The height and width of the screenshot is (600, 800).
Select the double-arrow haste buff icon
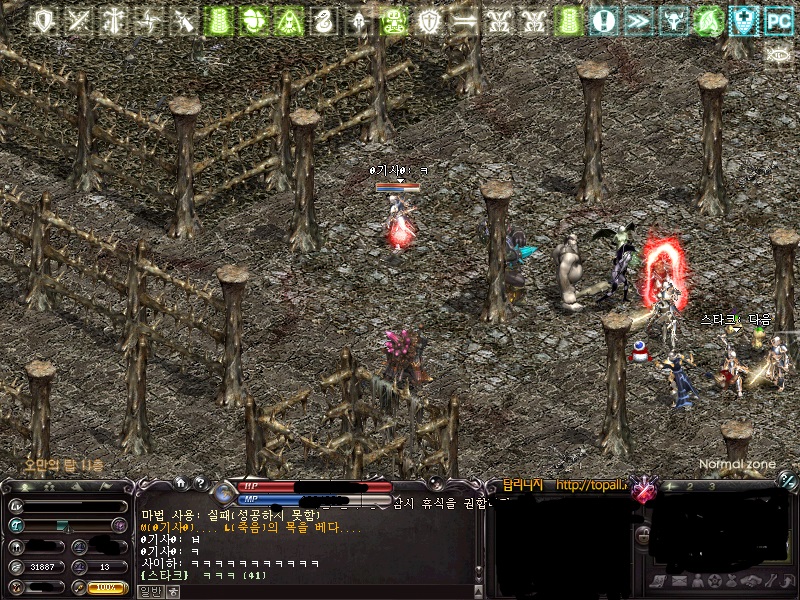click(639, 20)
